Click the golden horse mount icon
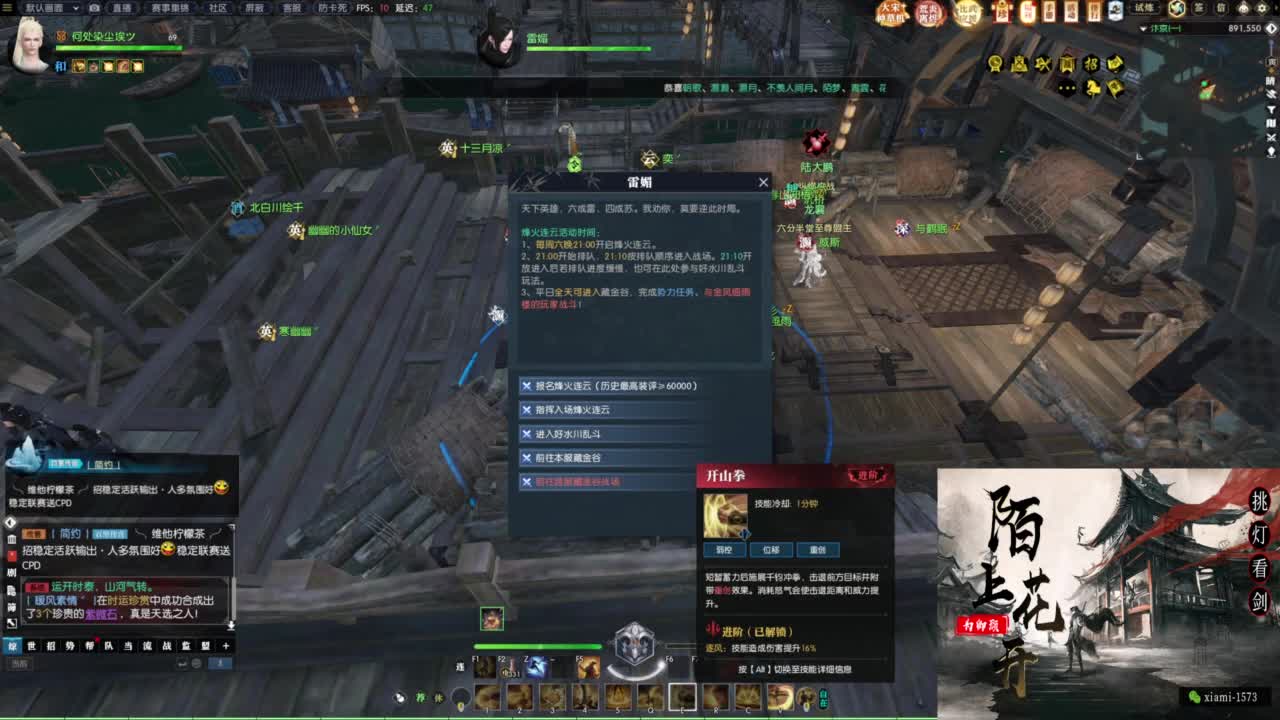Viewport: 1280px width, 720px height. (1093, 88)
